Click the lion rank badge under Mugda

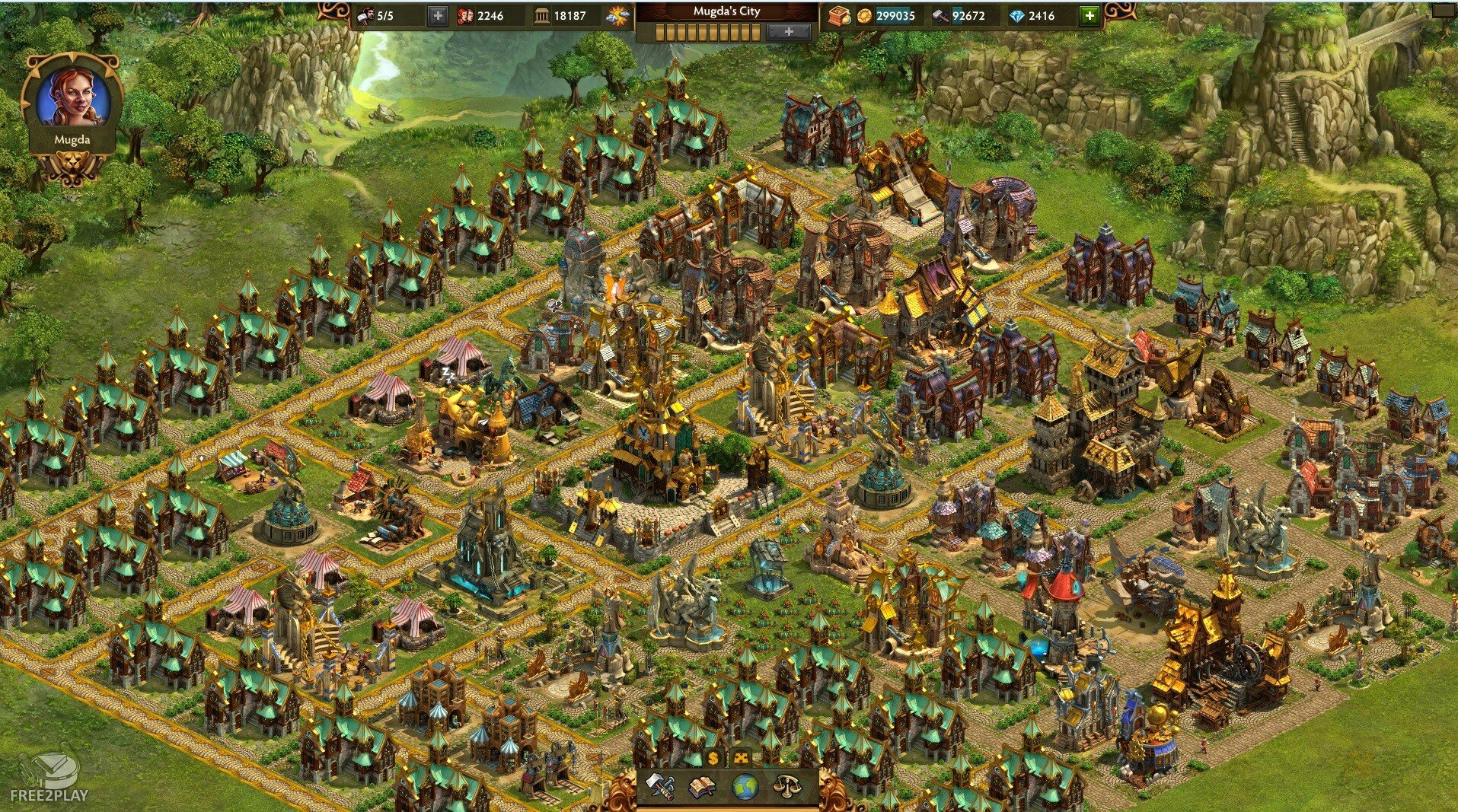pyautogui.click(x=72, y=168)
